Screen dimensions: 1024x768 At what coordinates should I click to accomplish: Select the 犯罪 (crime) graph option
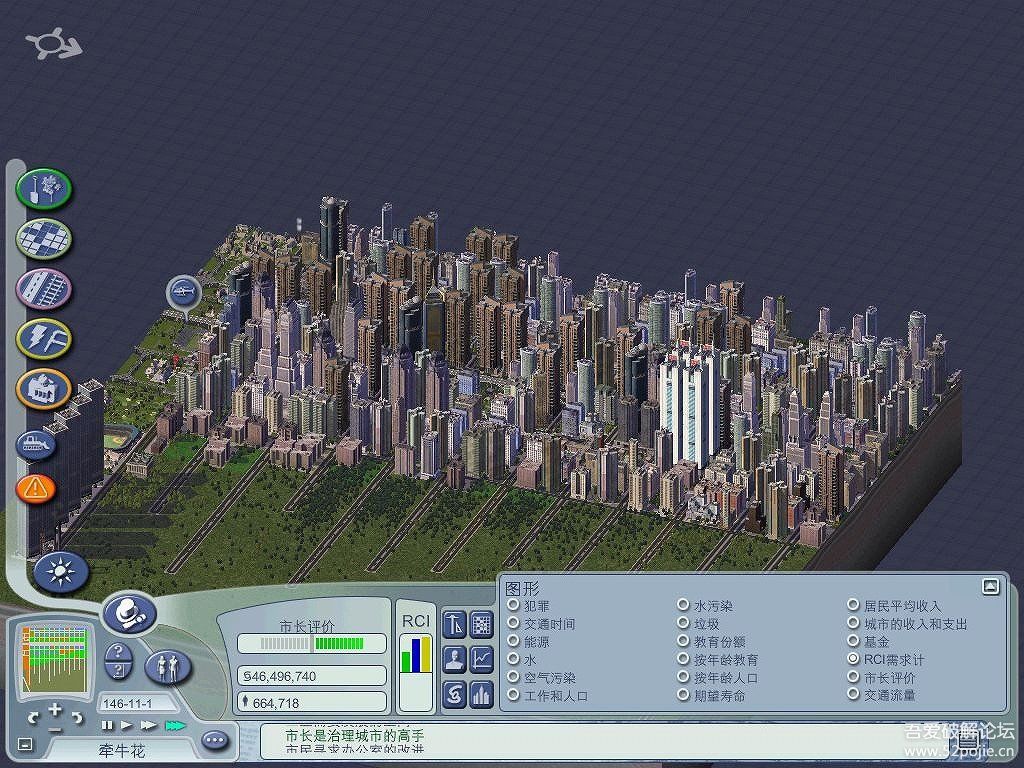coord(513,606)
